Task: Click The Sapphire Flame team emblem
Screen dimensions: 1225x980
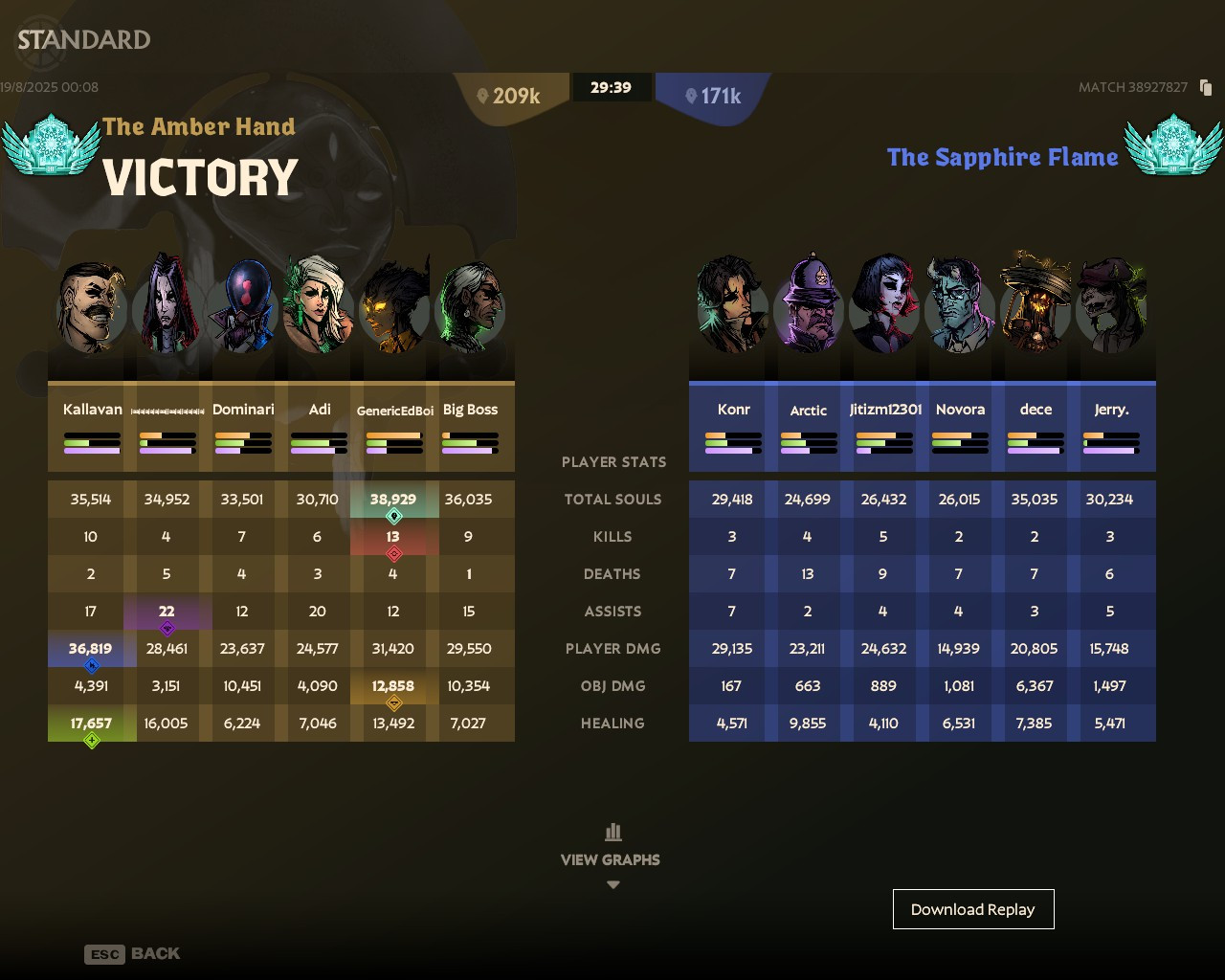Action: (x=1174, y=145)
